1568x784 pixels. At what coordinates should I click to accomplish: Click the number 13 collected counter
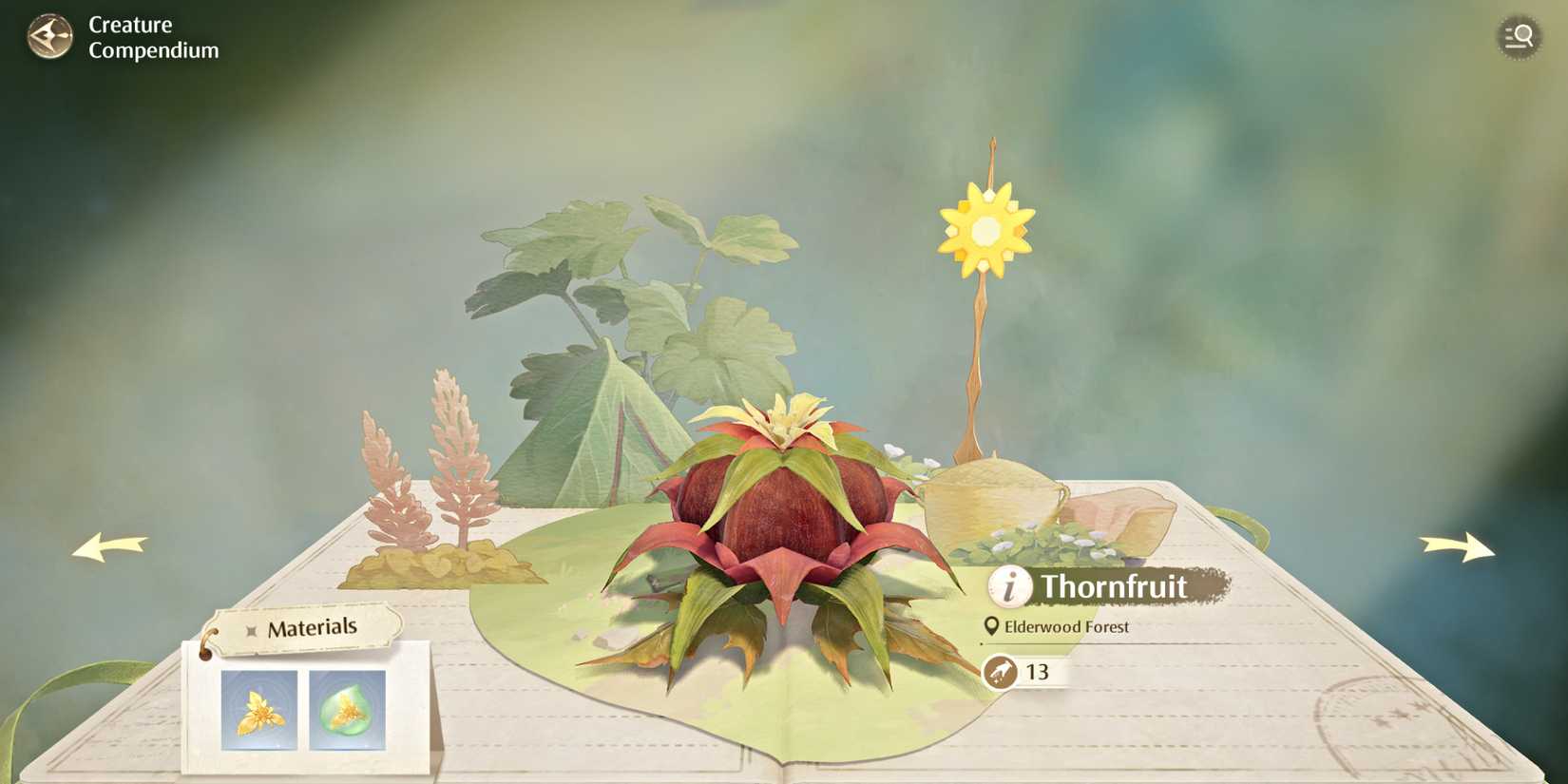pyautogui.click(x=1036, y=671)
